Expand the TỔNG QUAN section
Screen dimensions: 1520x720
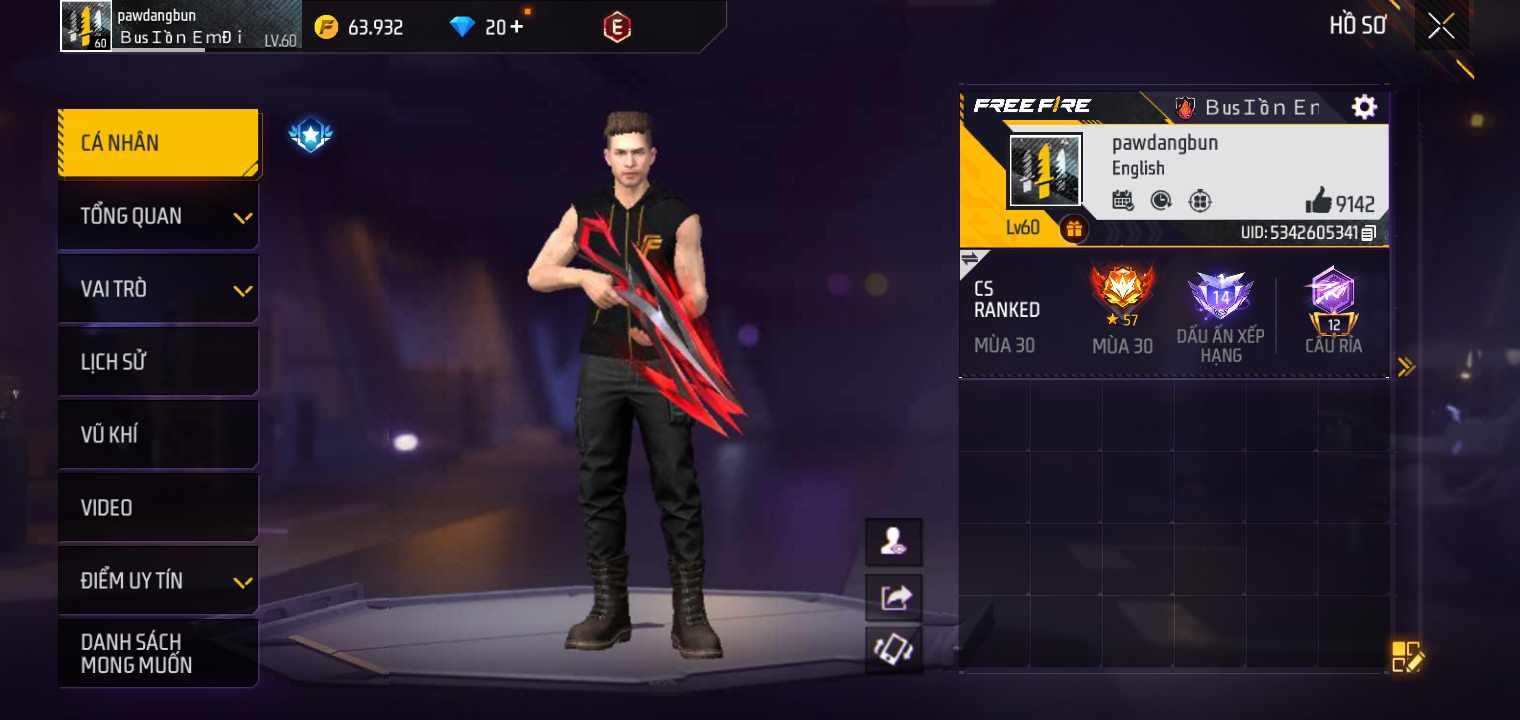click(x=158, y=216)
